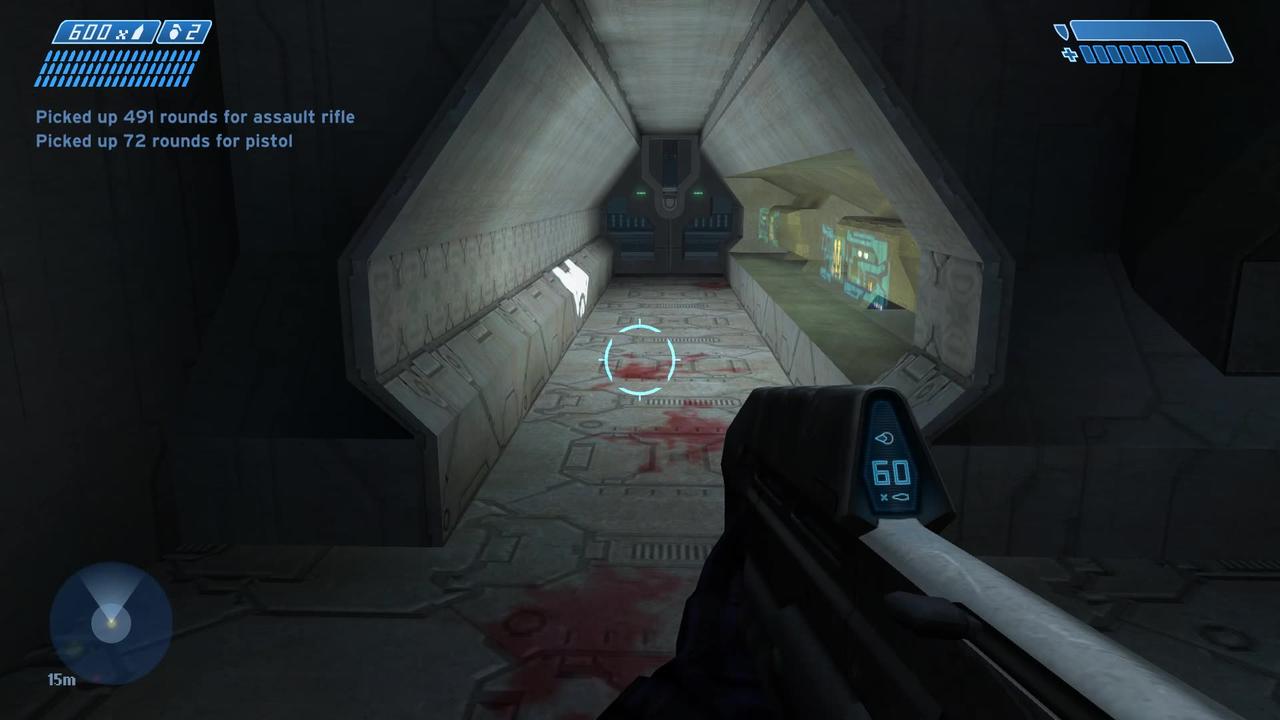
Task: Expand the assault rifle pickup message
Action: coord(195,117)
